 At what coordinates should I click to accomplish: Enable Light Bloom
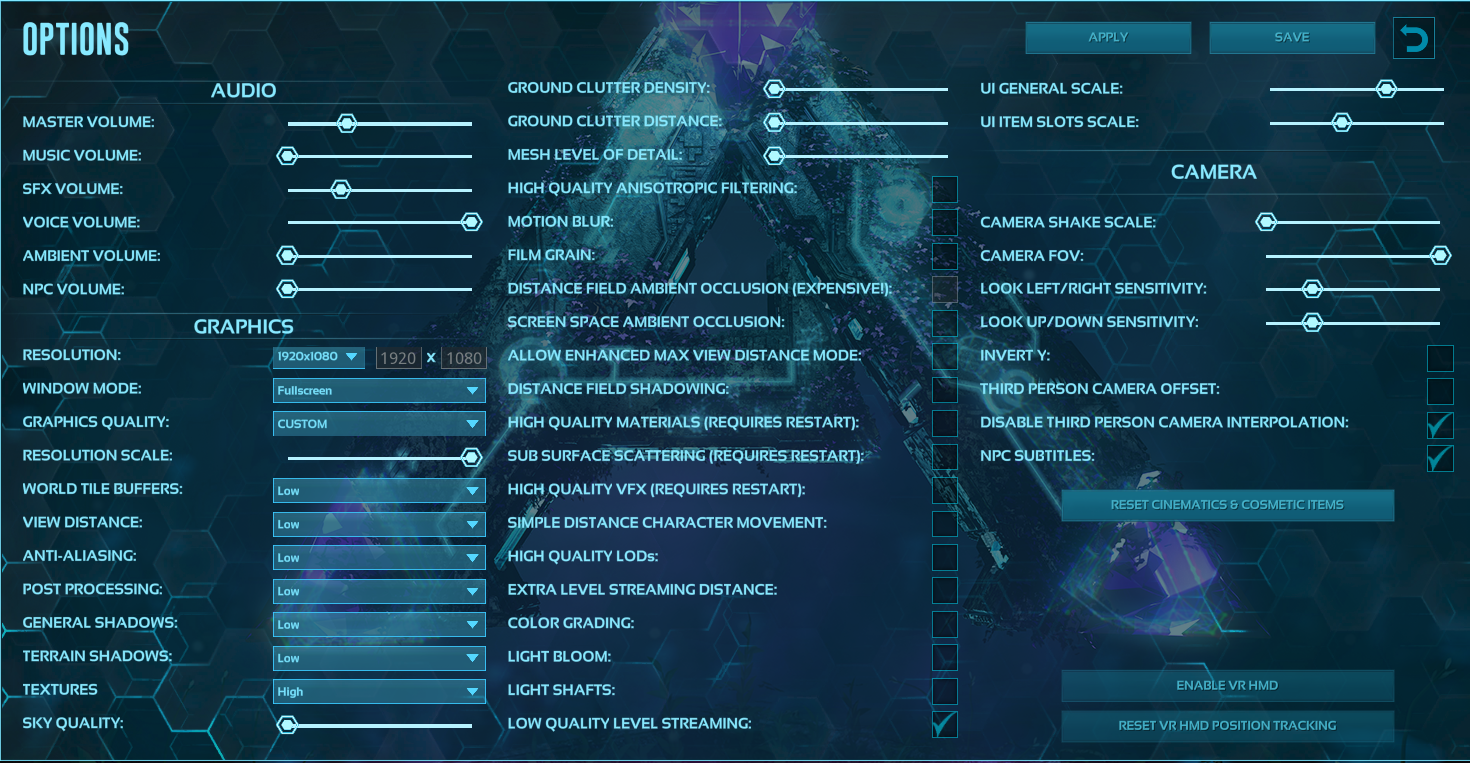pyautogui.click(x=944, y=657)
